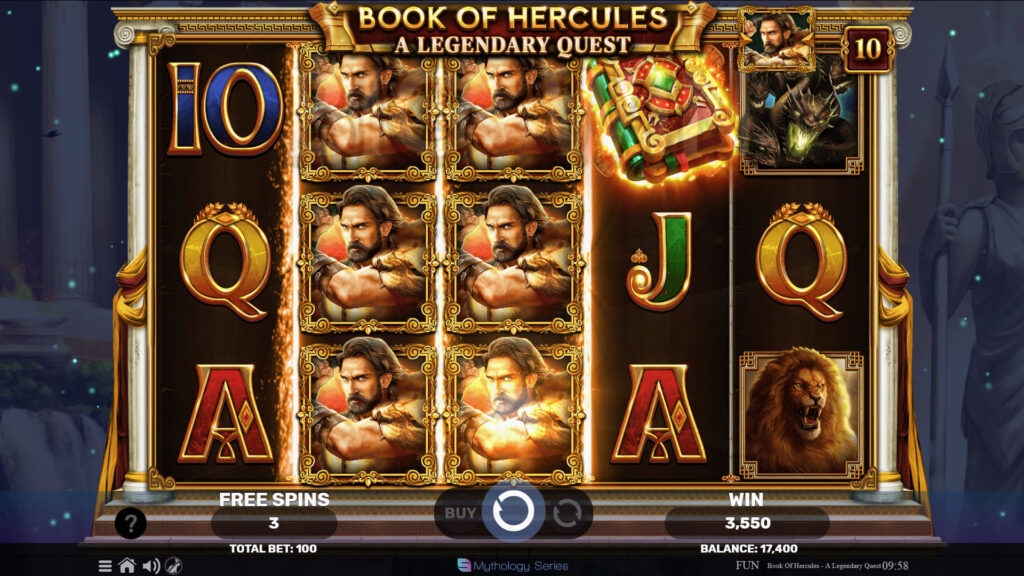Open the question mark help info

click(x=131, y=522)
